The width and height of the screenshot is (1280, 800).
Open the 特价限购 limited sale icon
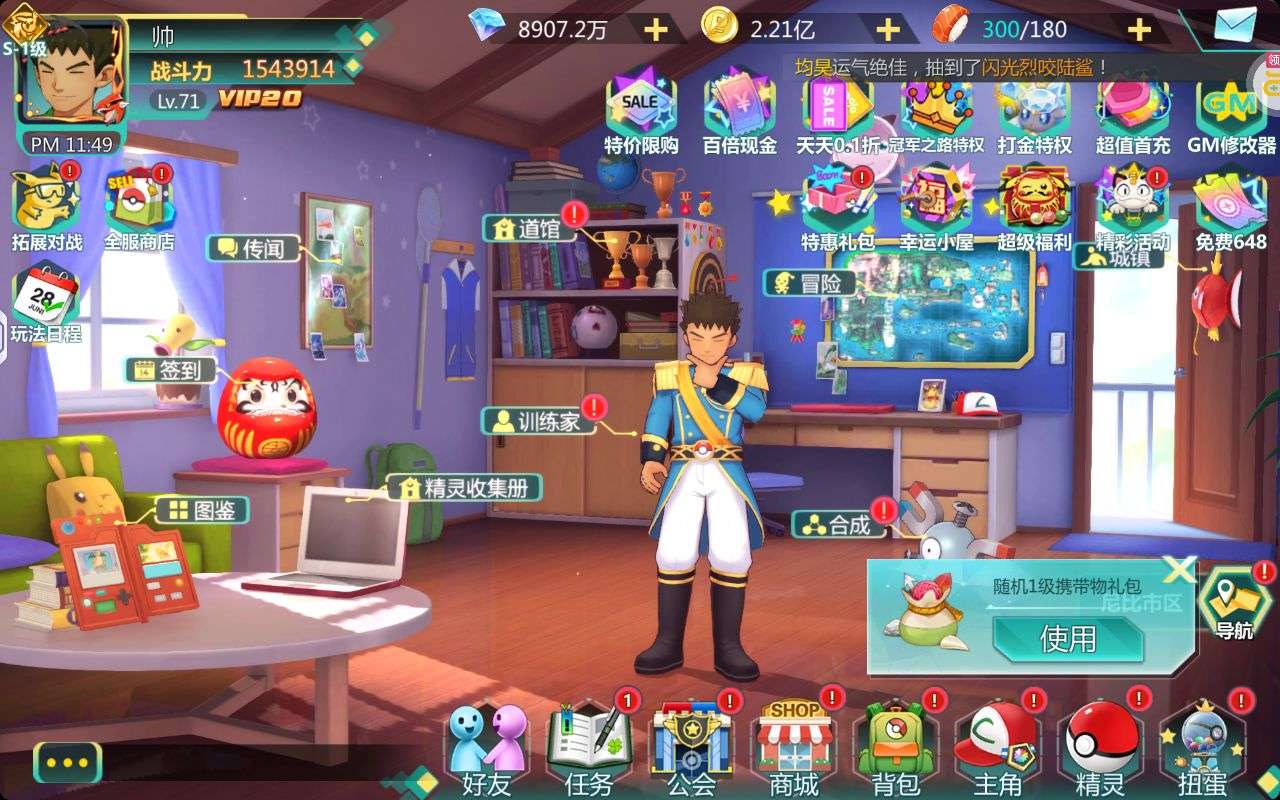[x=641, y=112]
